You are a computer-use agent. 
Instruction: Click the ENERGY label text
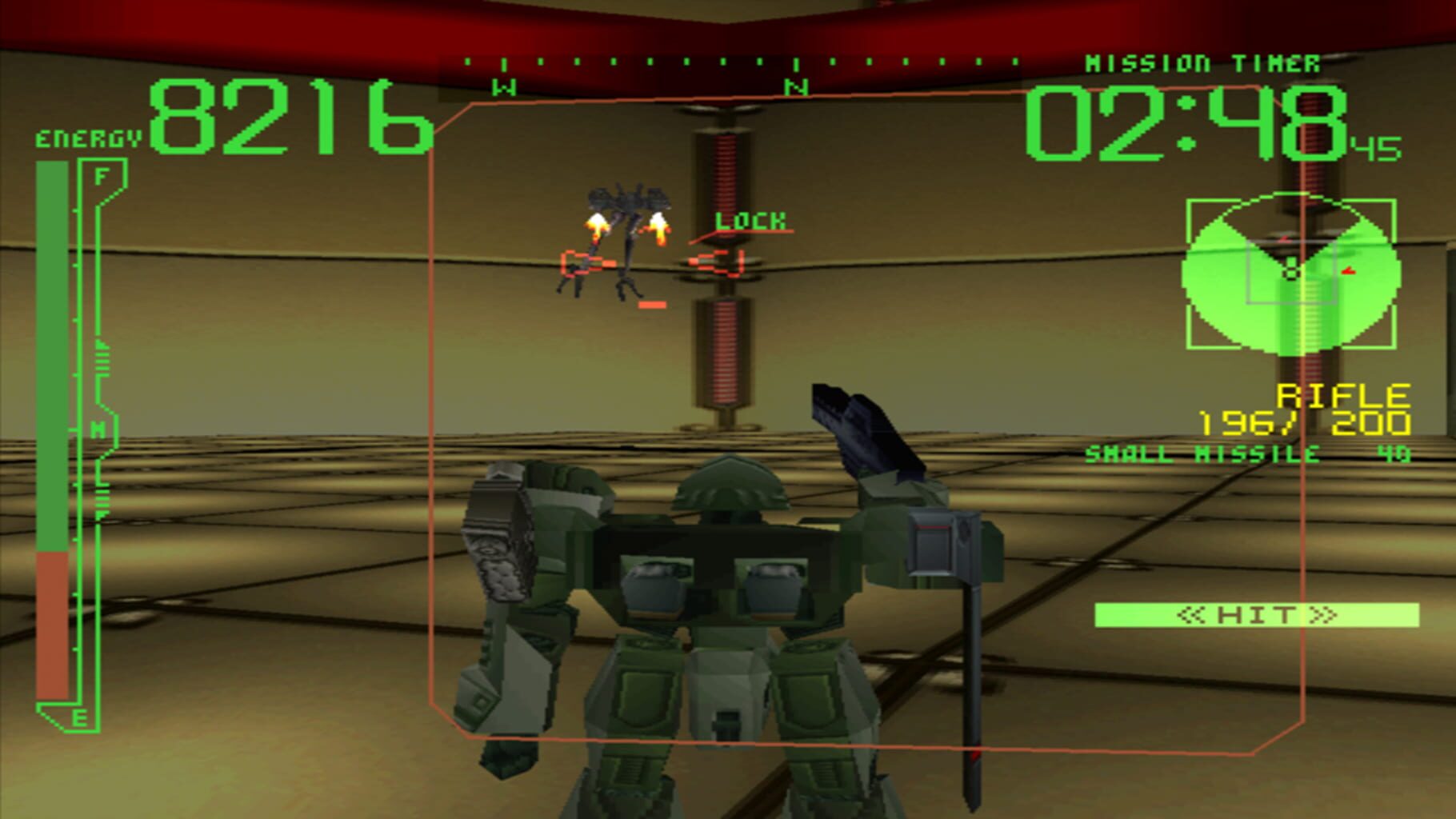click(x=84, y=138)
